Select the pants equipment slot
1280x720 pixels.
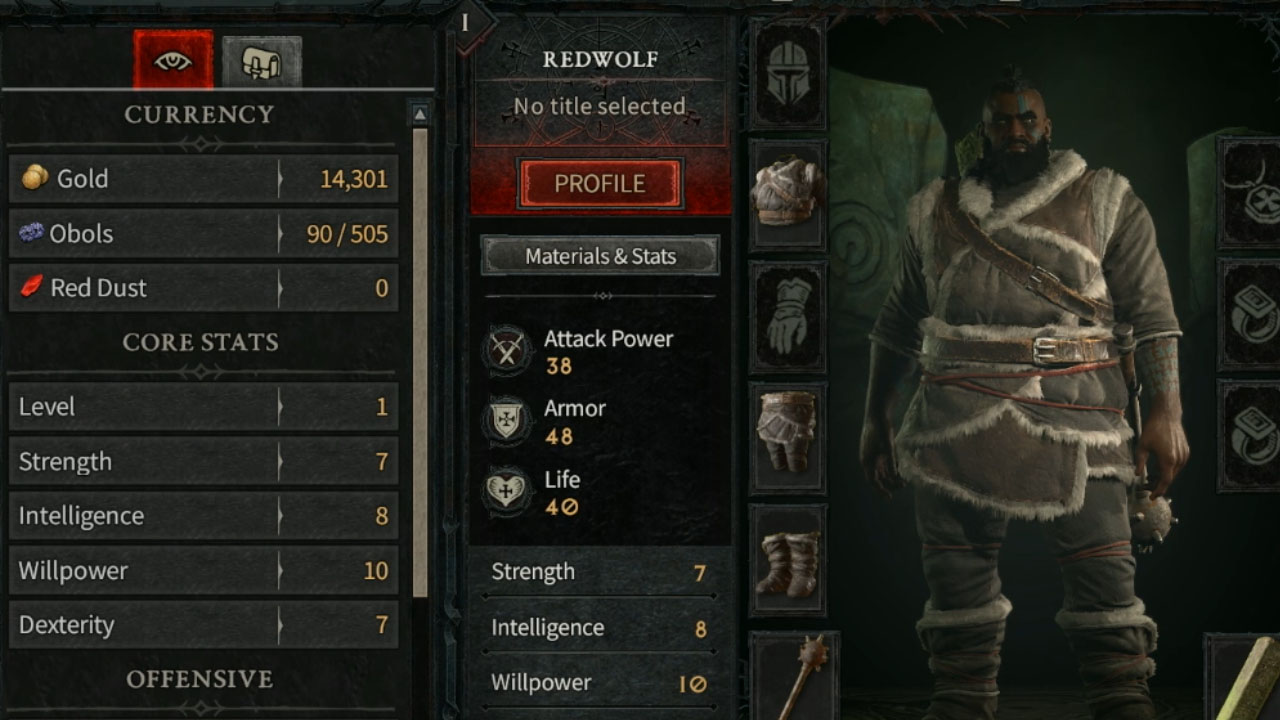[x=787, y=440]
